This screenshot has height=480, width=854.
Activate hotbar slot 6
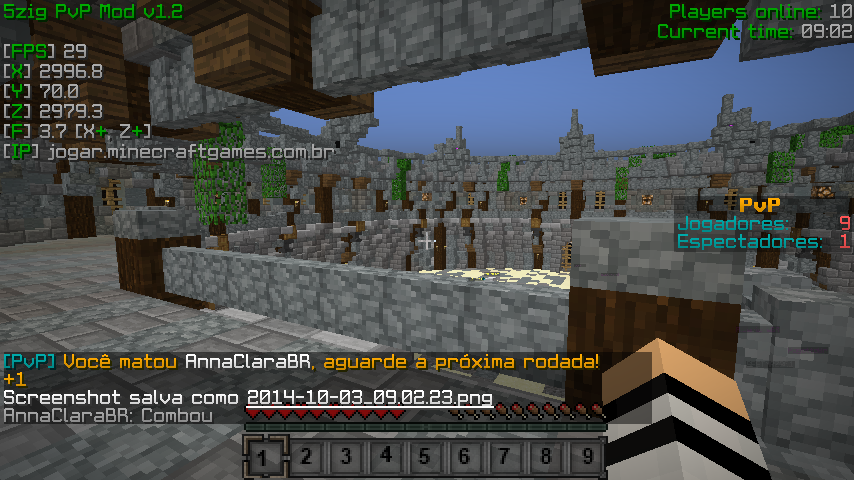(x=465, y=458)
